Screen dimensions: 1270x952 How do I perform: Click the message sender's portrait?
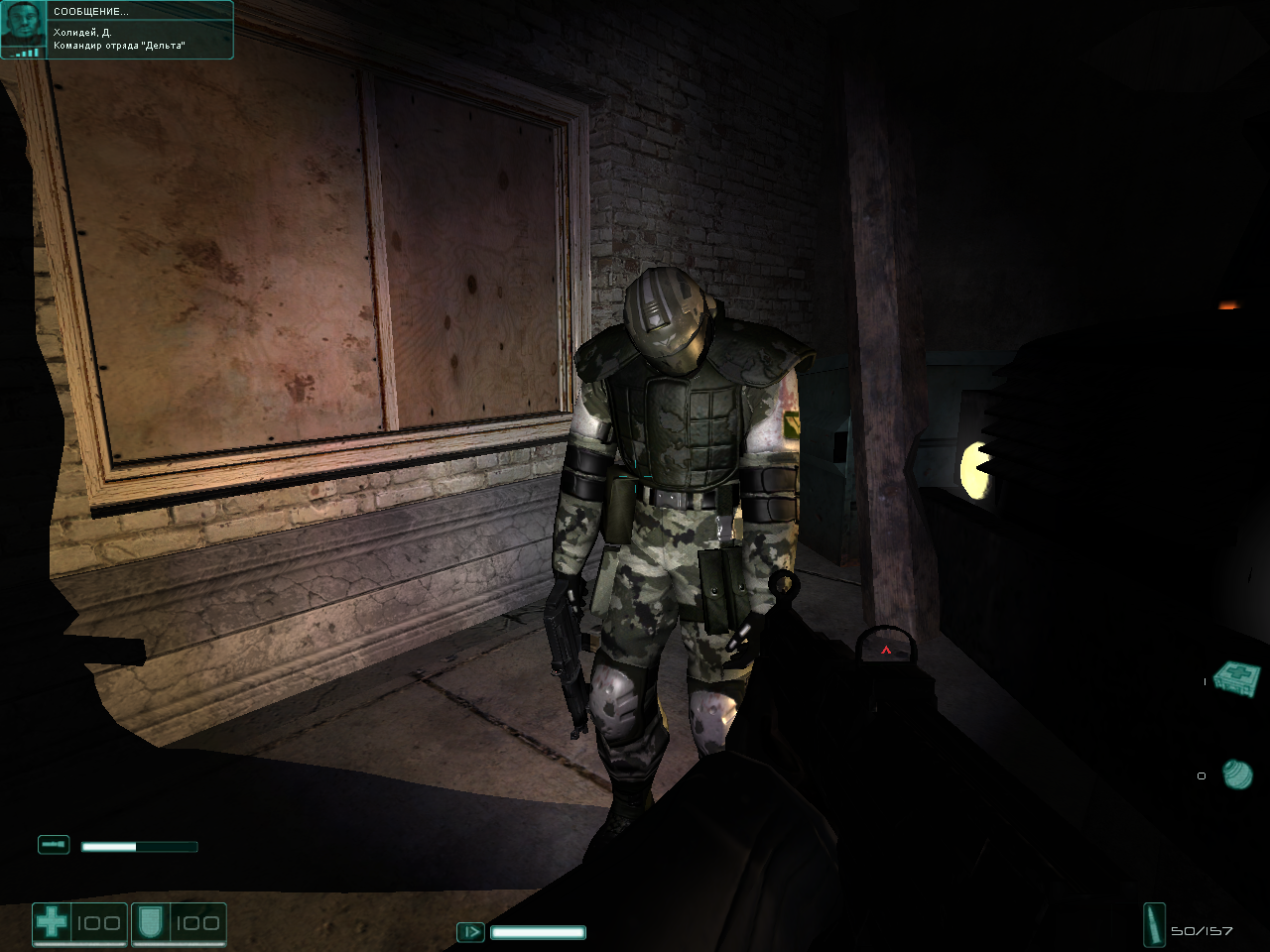pyautogui.click(x=23, y=28)
